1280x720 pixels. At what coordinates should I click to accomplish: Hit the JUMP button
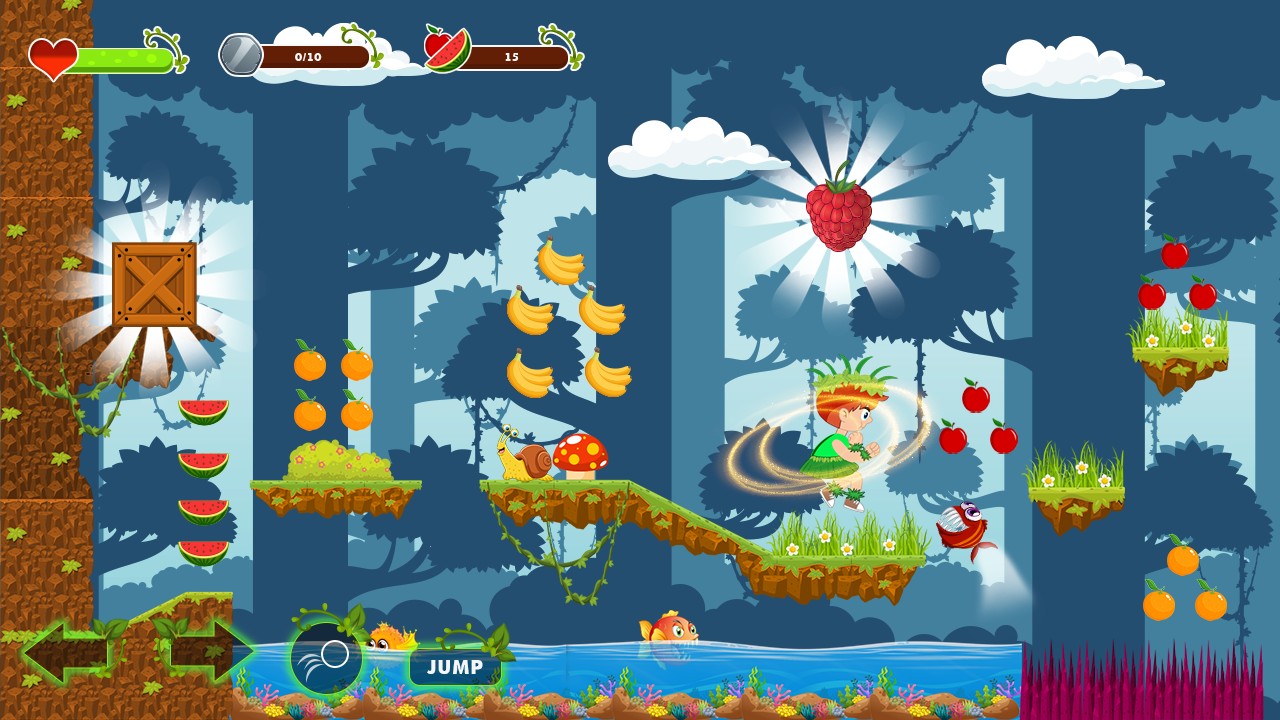(x=455, y=667)
